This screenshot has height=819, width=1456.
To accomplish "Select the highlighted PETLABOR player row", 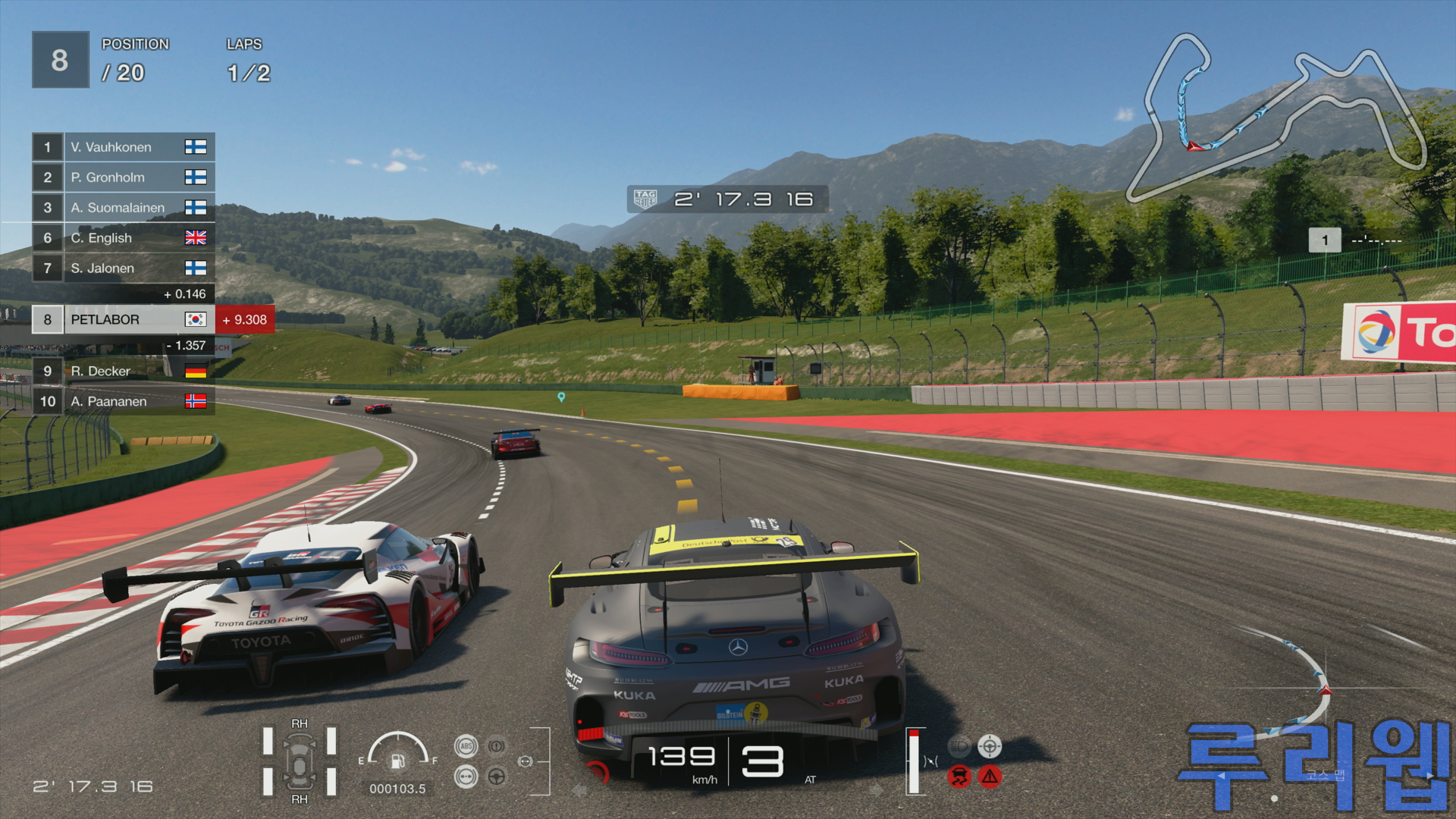I will (124, 320).
